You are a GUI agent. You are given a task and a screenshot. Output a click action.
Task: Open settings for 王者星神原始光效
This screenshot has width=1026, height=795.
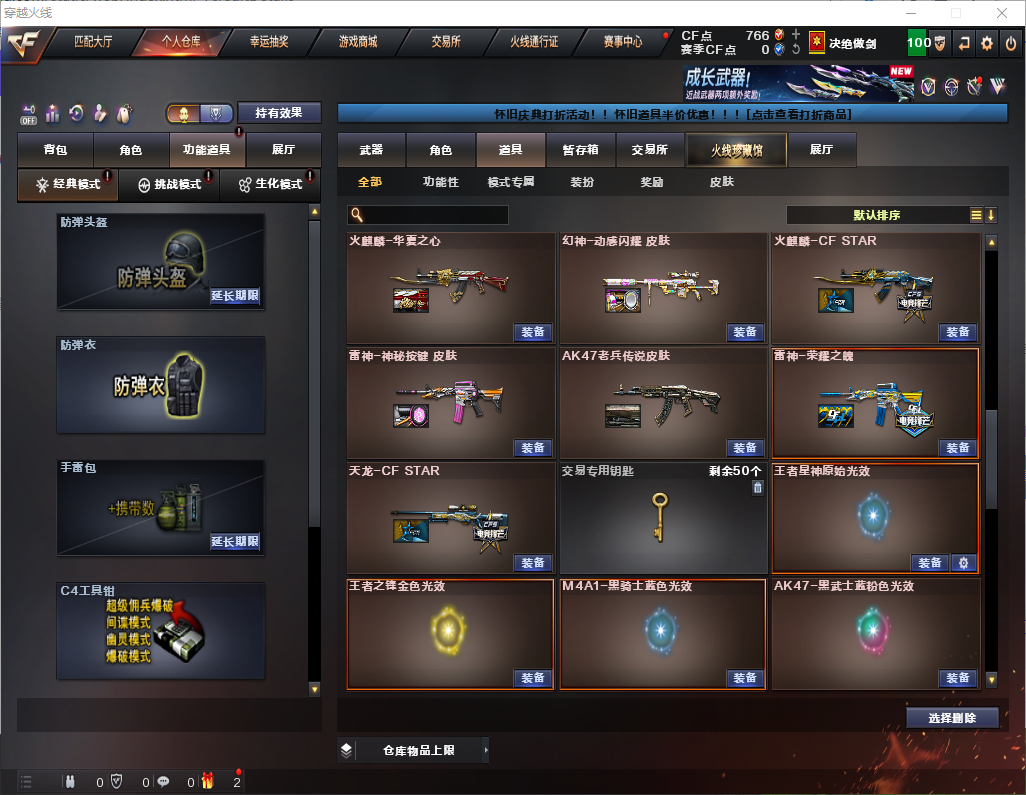coord(963,563)
